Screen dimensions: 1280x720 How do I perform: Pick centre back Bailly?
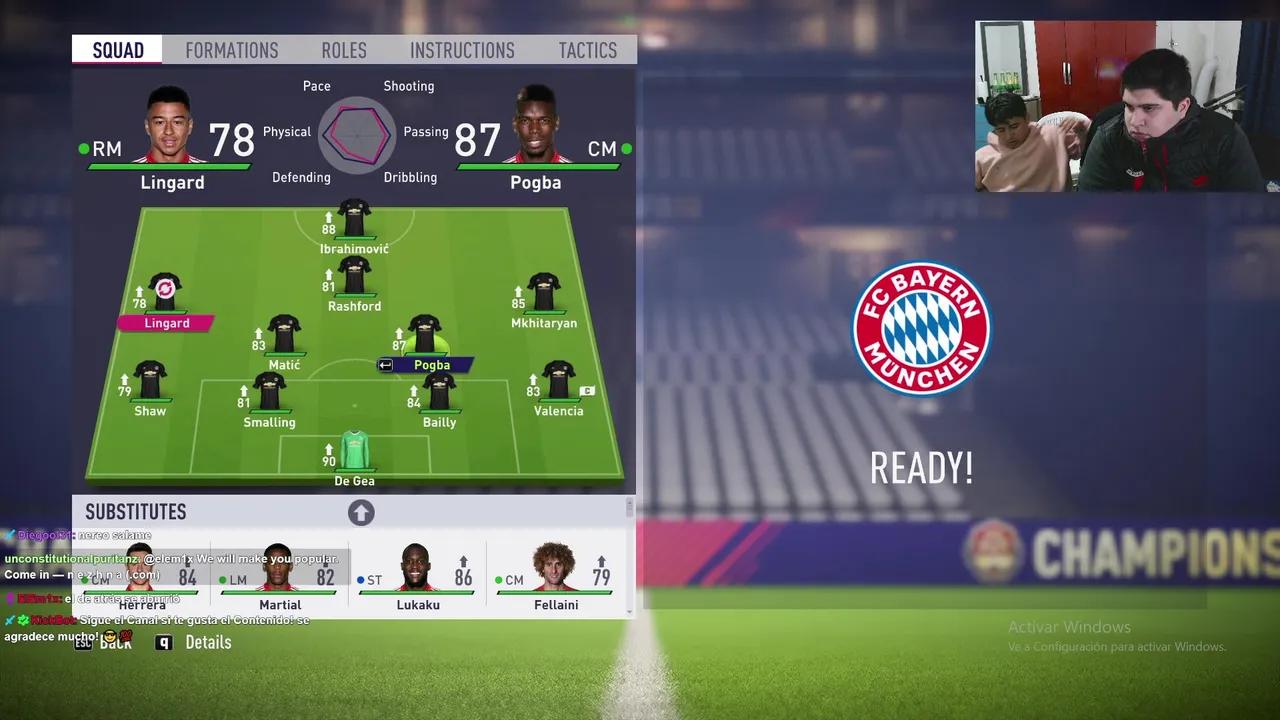(439, 392)
